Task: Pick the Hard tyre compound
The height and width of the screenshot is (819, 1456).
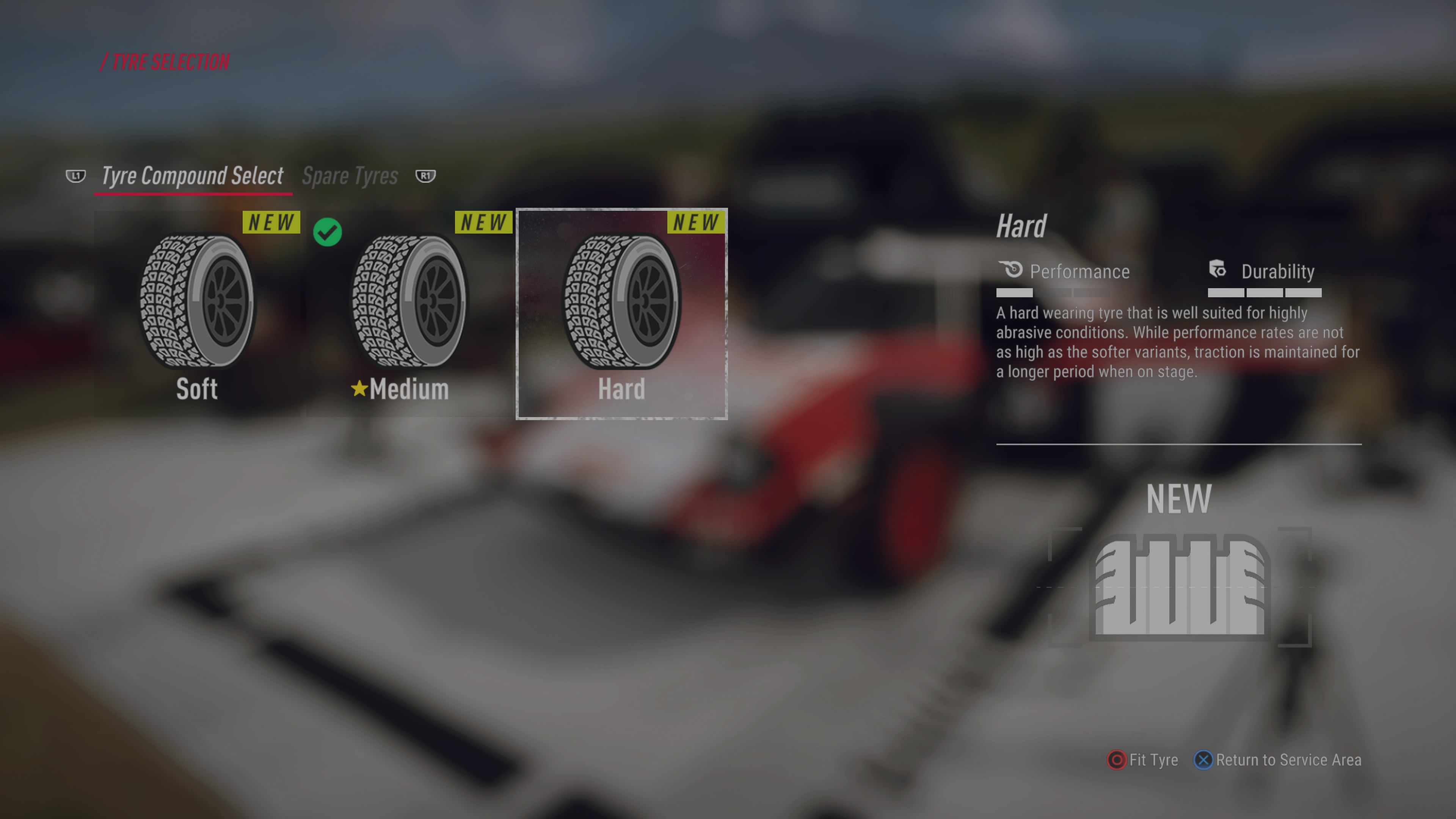Action: pyautogui.click(x=621, y=314)
